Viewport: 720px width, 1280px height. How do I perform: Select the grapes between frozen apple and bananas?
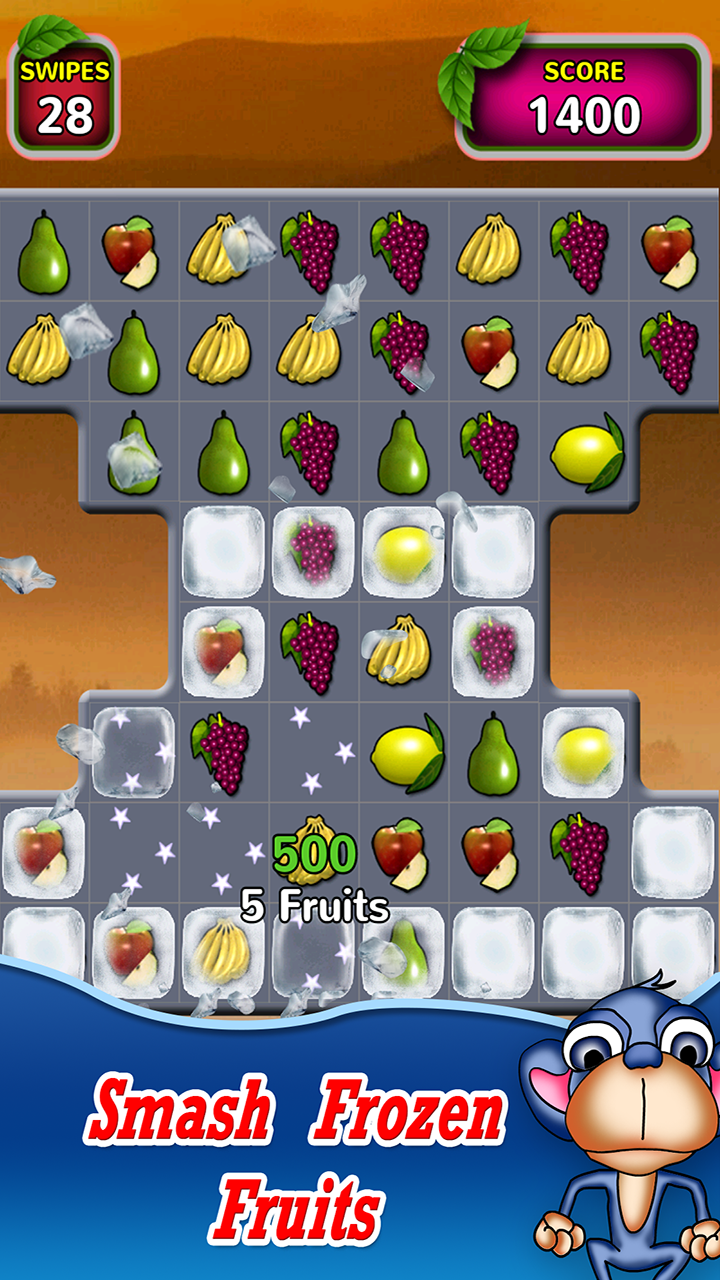(312, 651)
